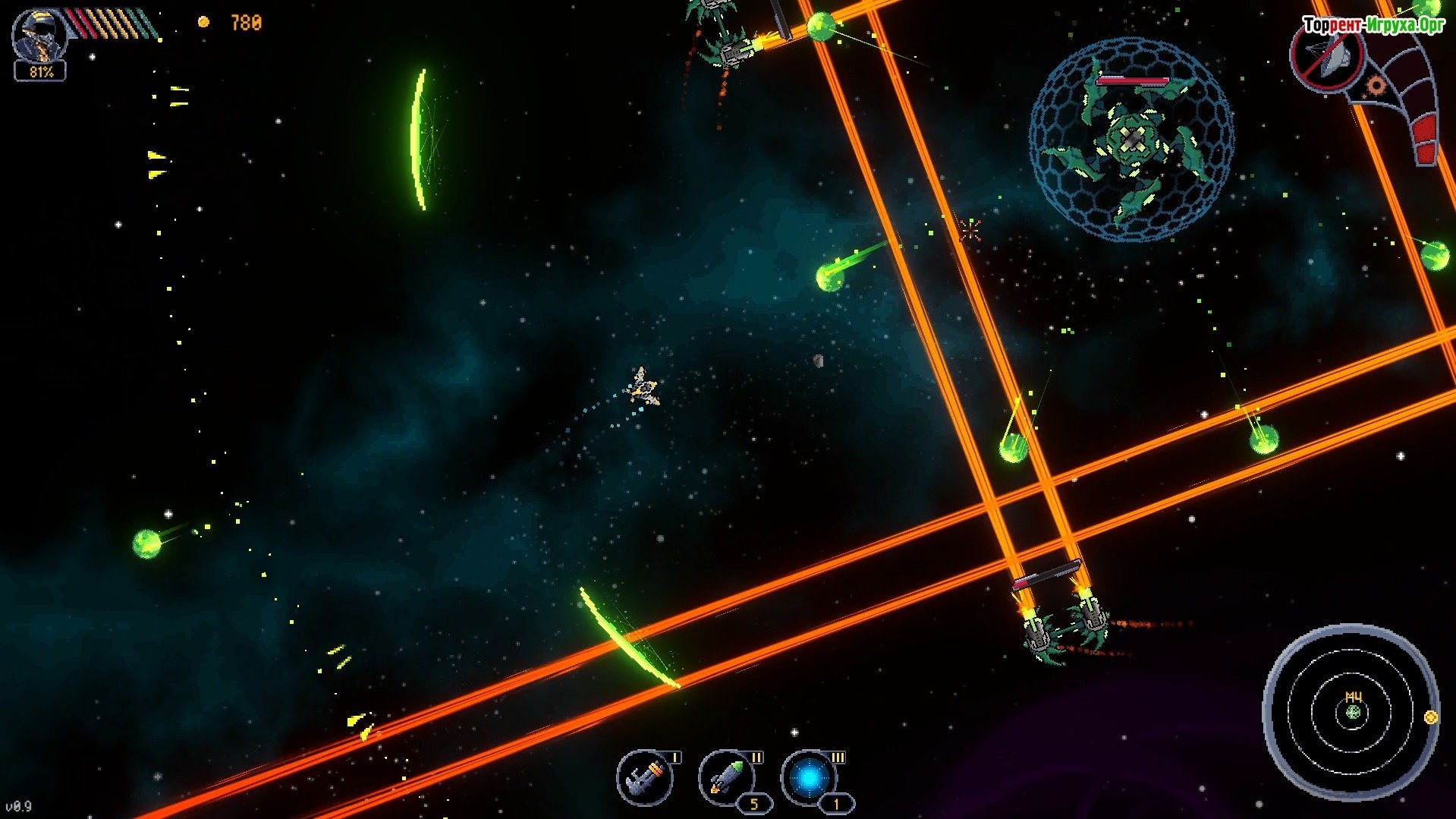Viewport: 1456px width, 819px height.
Task: Activate the blue energy orb in slot III
Action: [809, 779]
